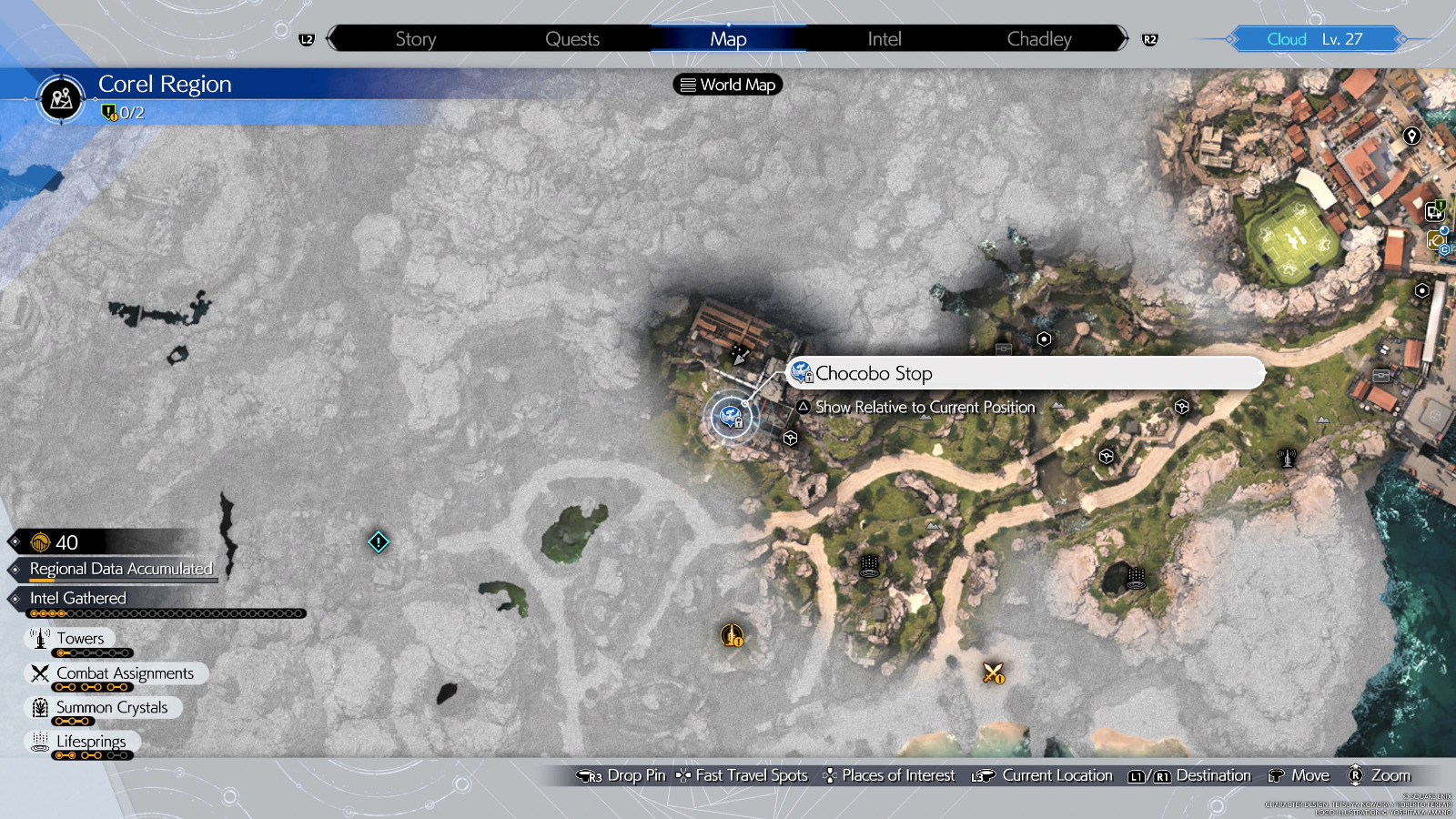1456x819 pixels.
Task: Select the orange tower marker on map
Action: [x=732, y=635]
